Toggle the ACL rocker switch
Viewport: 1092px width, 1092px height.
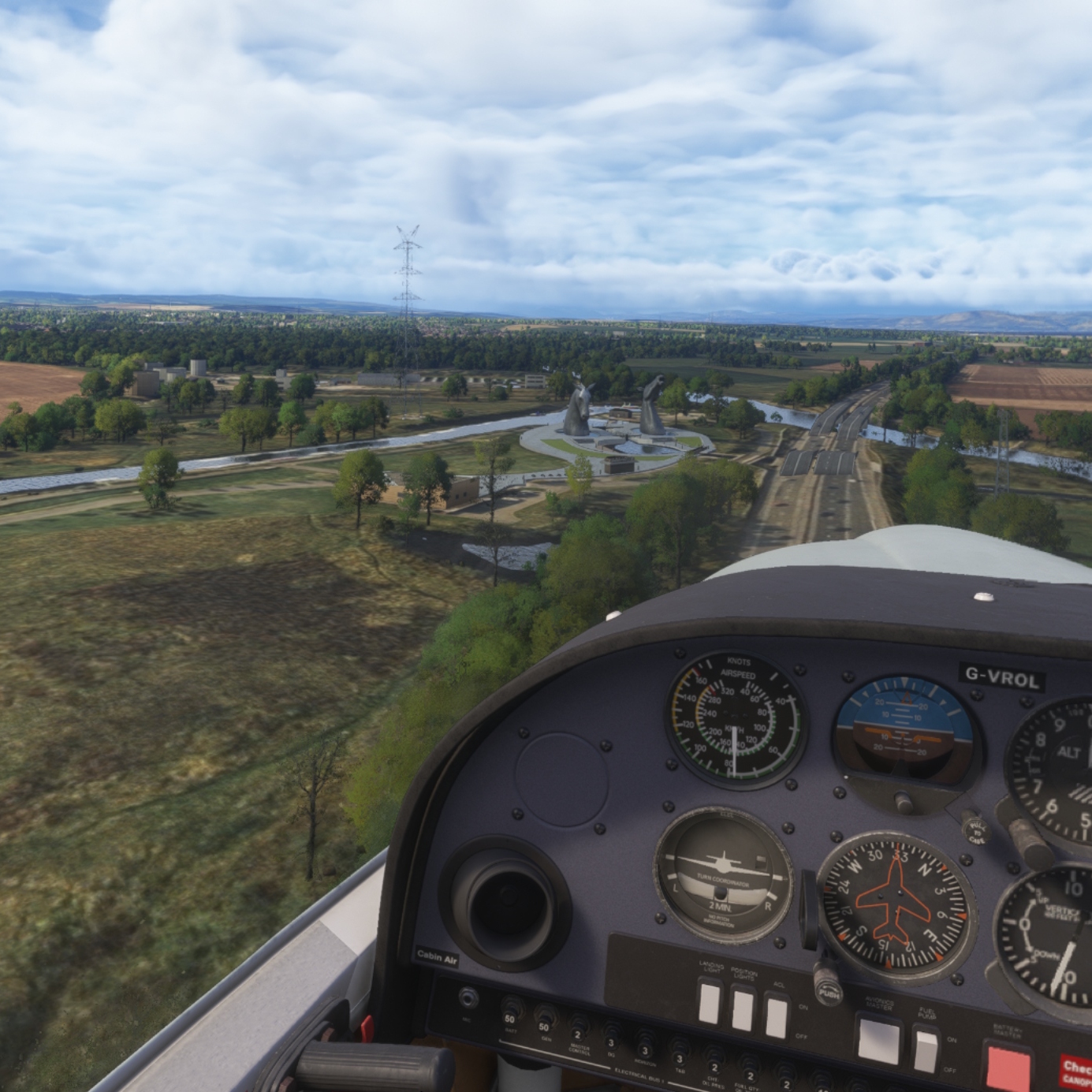coord(777,1016)
